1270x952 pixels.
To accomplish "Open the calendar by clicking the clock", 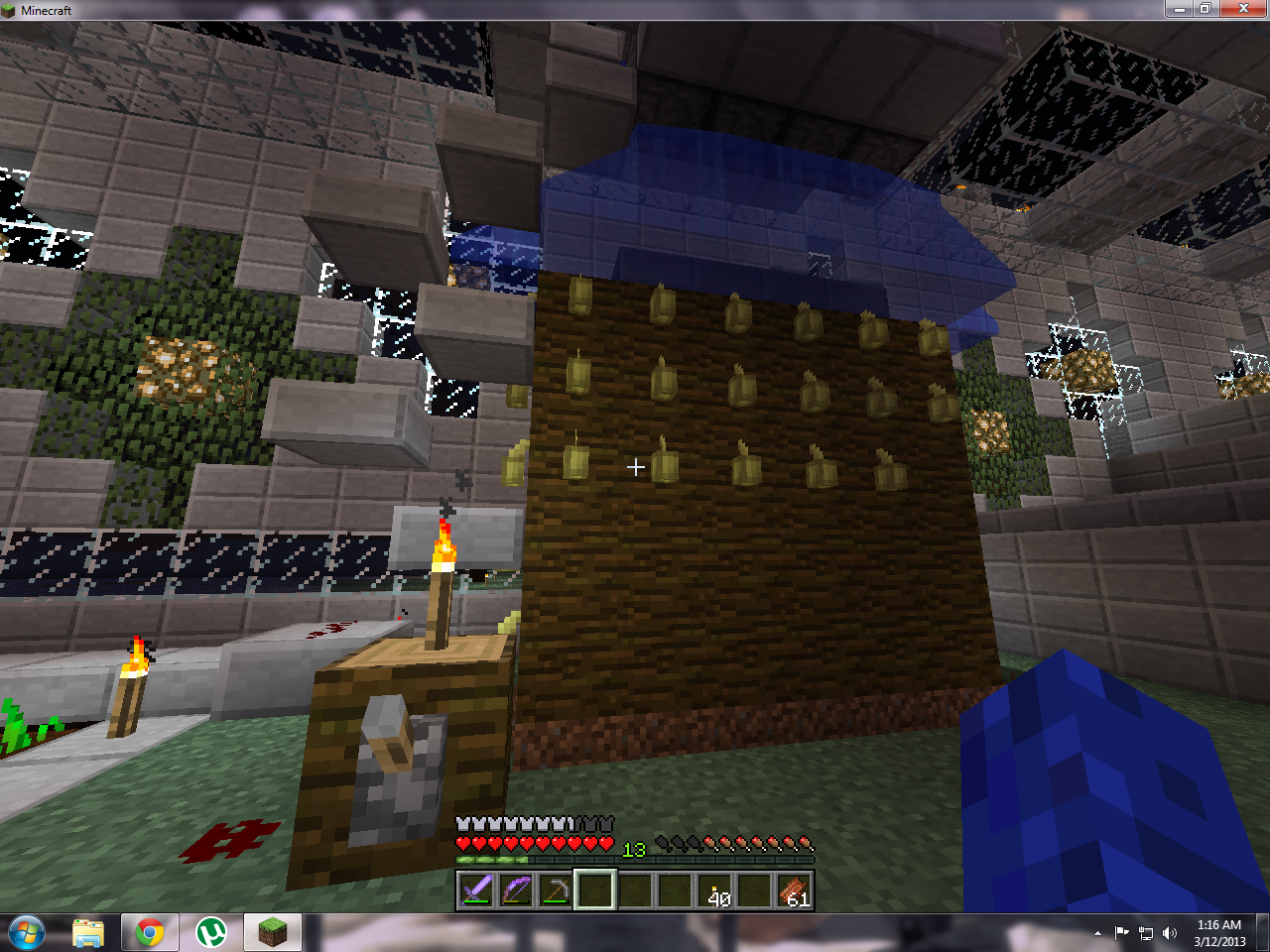I will click(1217, 932).
